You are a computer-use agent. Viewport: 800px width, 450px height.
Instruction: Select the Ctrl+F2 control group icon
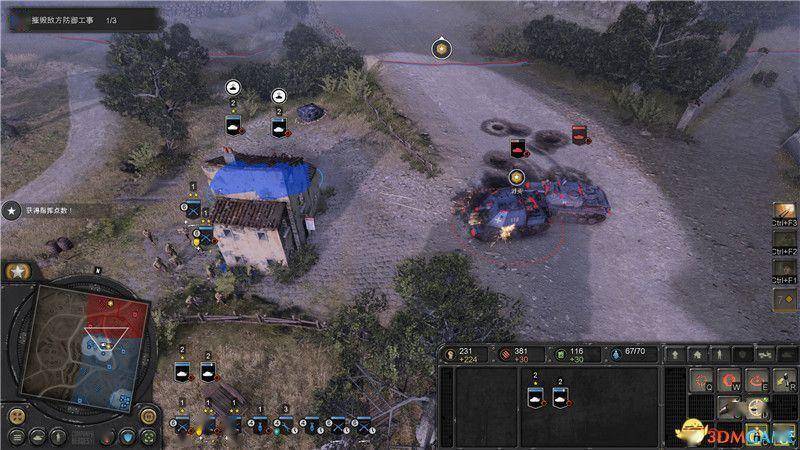[x=784, y=243]
